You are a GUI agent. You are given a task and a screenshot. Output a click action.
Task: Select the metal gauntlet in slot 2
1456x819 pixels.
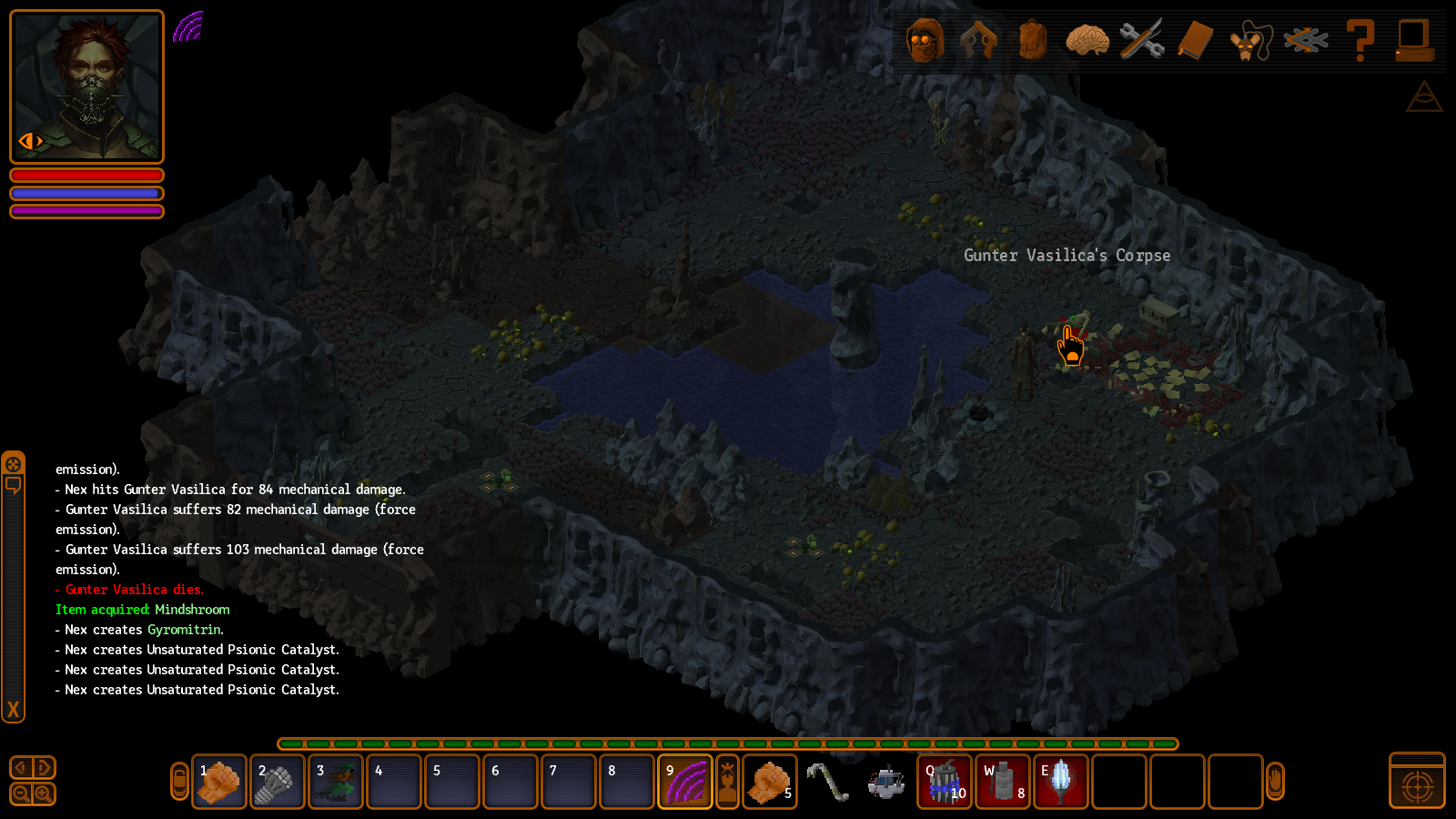(278, 782)
